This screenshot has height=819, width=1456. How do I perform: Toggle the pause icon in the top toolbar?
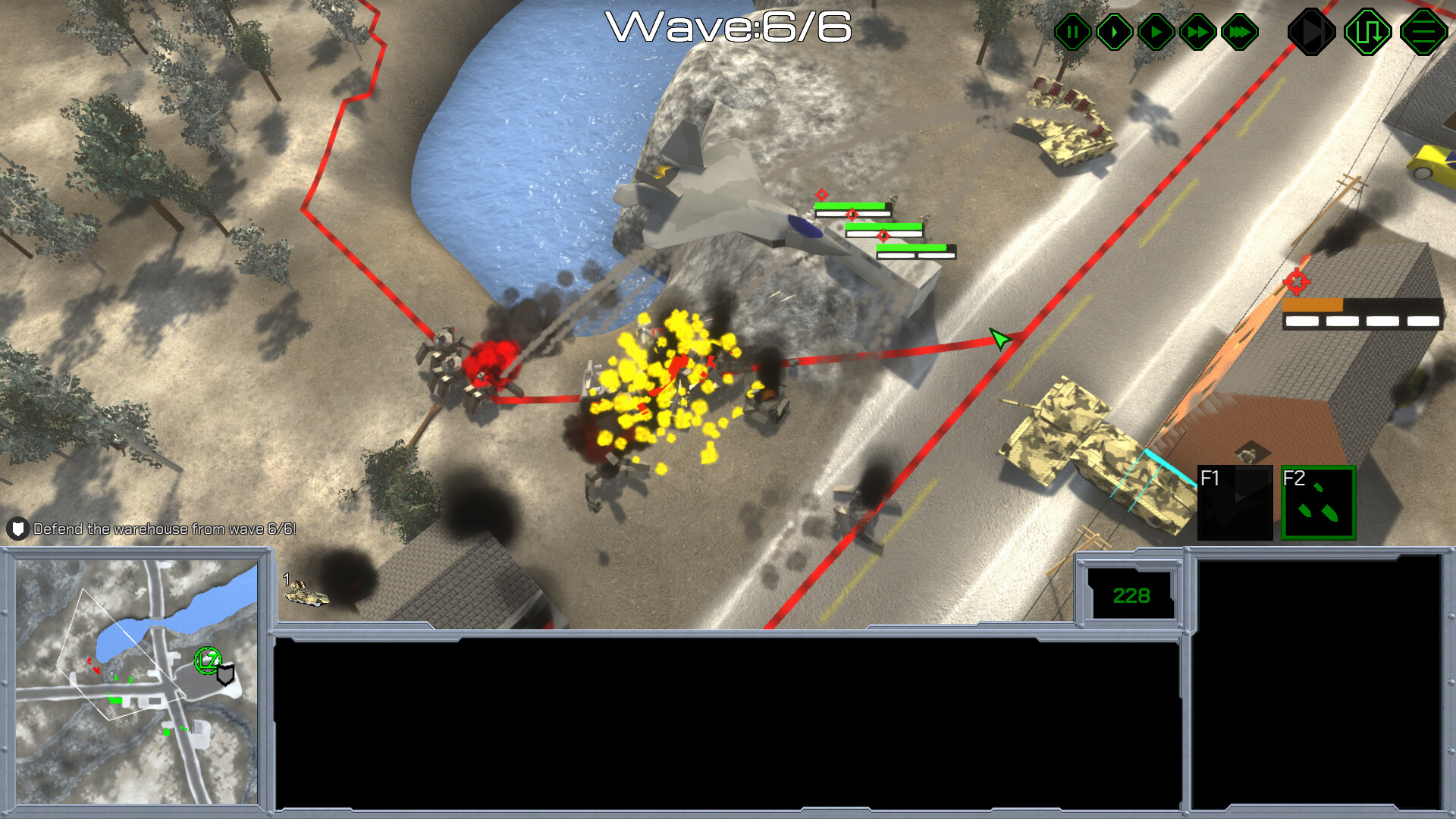1072,31
